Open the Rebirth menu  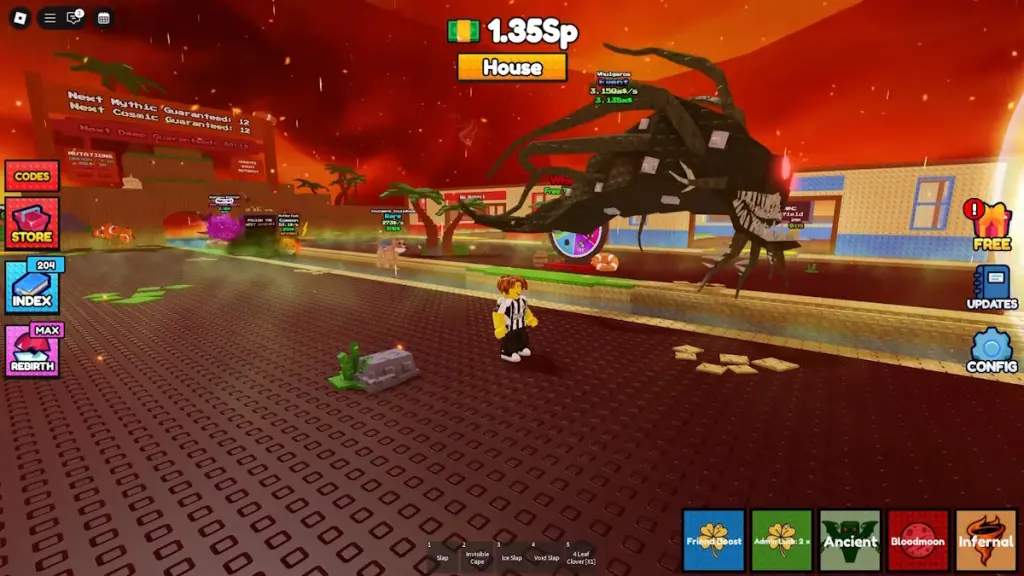tap(32, 351)
